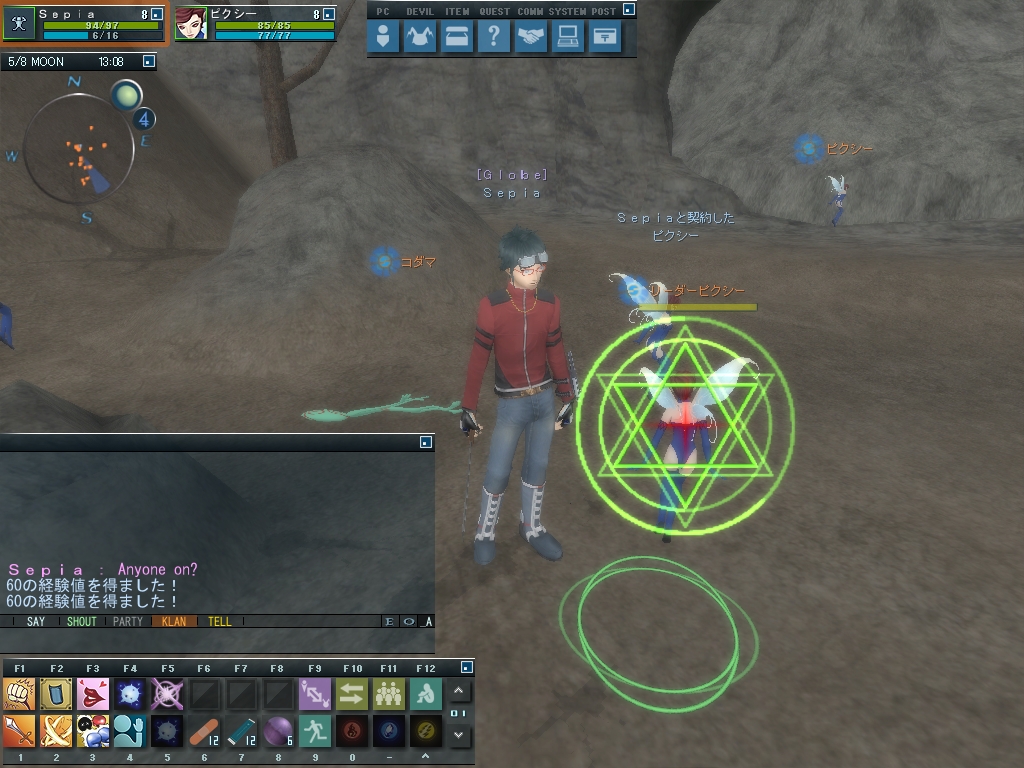Open the POST mailbox menu
This screenshot has height=768, width=1024.
point(605,37)
